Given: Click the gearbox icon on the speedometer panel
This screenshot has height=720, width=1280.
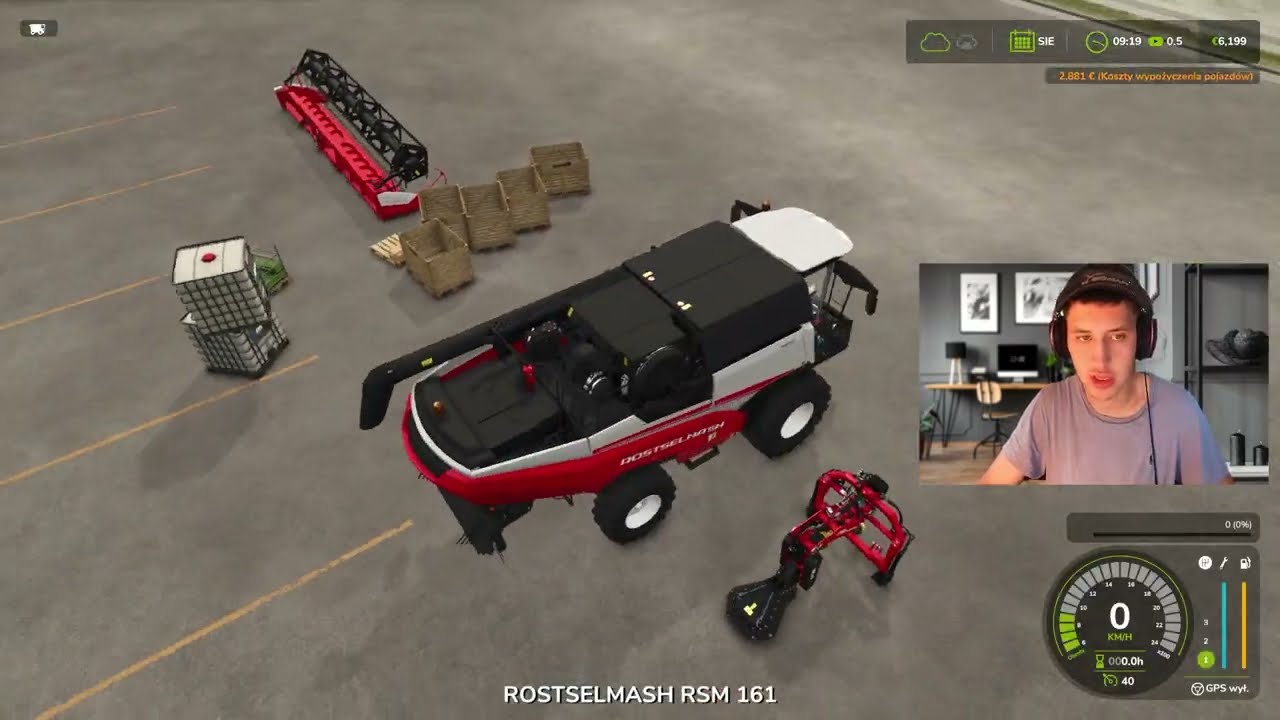Looking at the screenshot, I should pos(1205,563).
